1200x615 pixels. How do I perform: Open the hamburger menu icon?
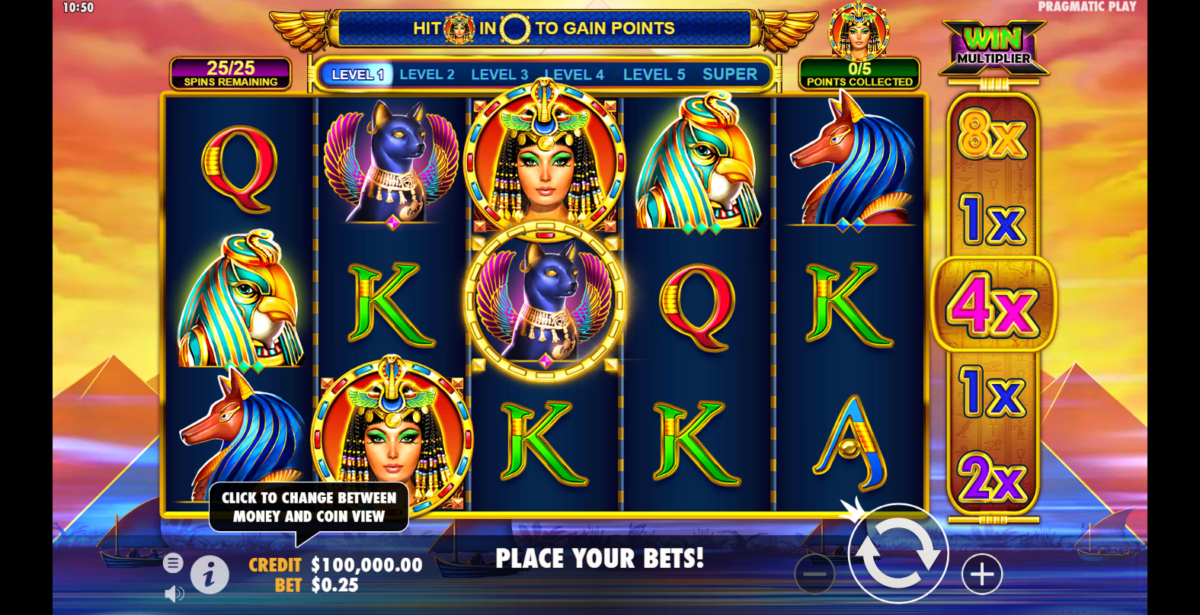click(x=173, y=563)
